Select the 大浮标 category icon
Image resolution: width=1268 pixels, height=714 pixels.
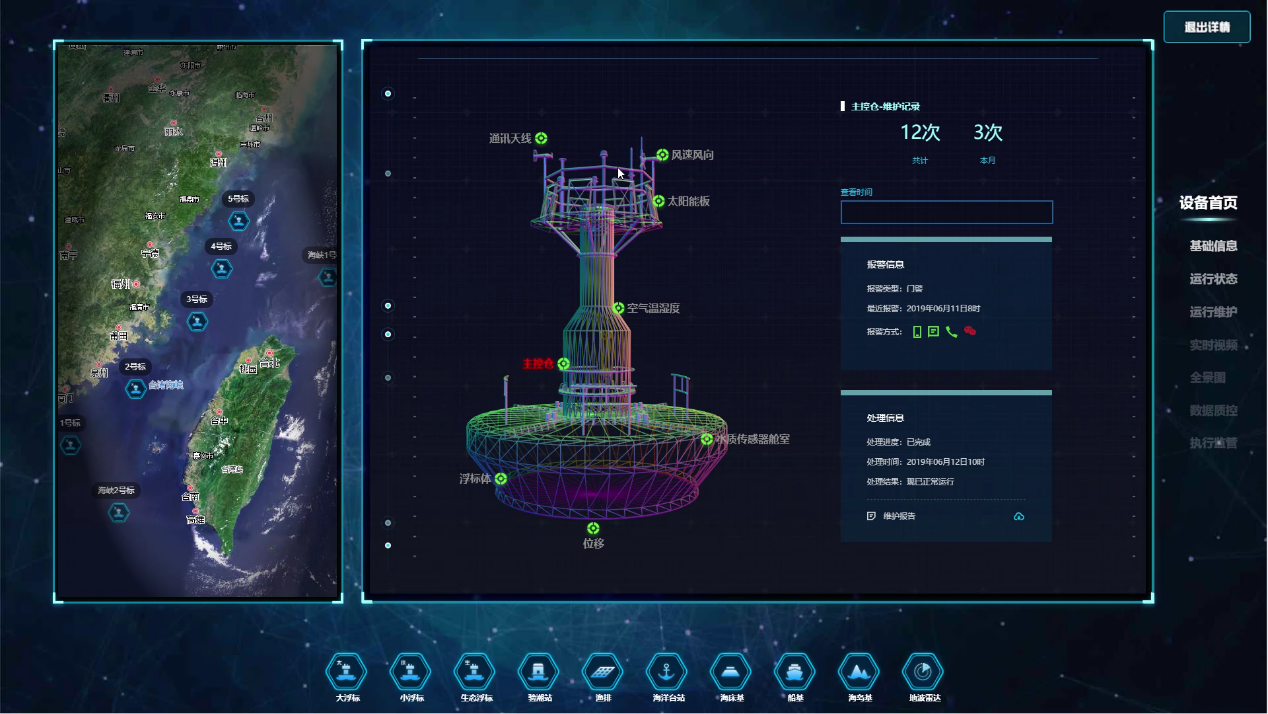click(x=347, y=671)
